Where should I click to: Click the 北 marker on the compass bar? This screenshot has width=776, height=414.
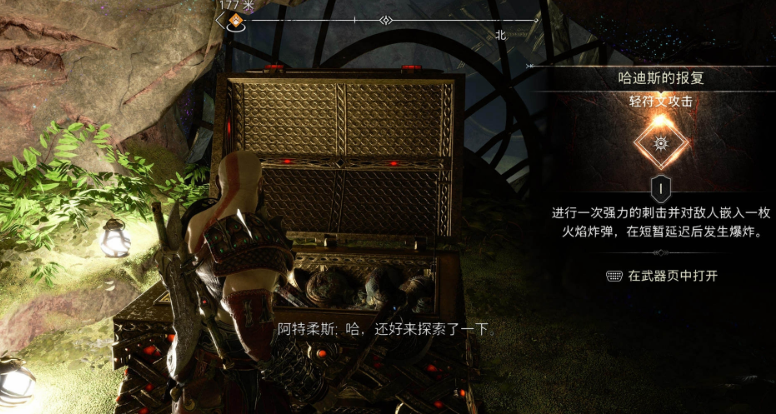coord(500,34)
